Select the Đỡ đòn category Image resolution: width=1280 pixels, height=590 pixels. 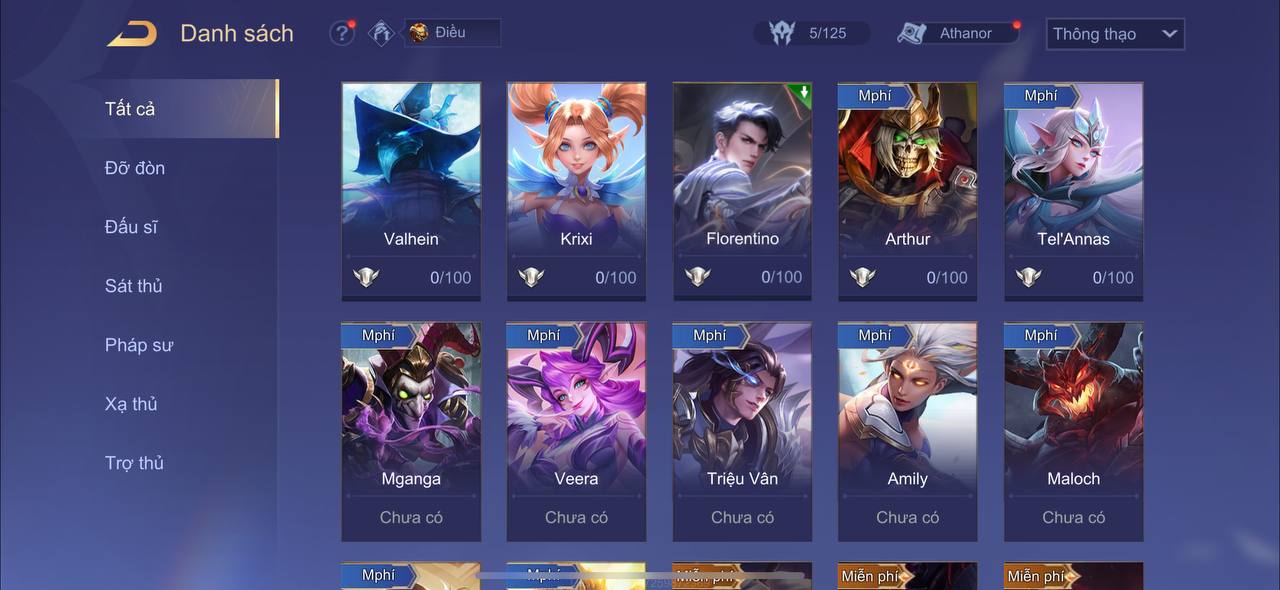coord(135,168)
